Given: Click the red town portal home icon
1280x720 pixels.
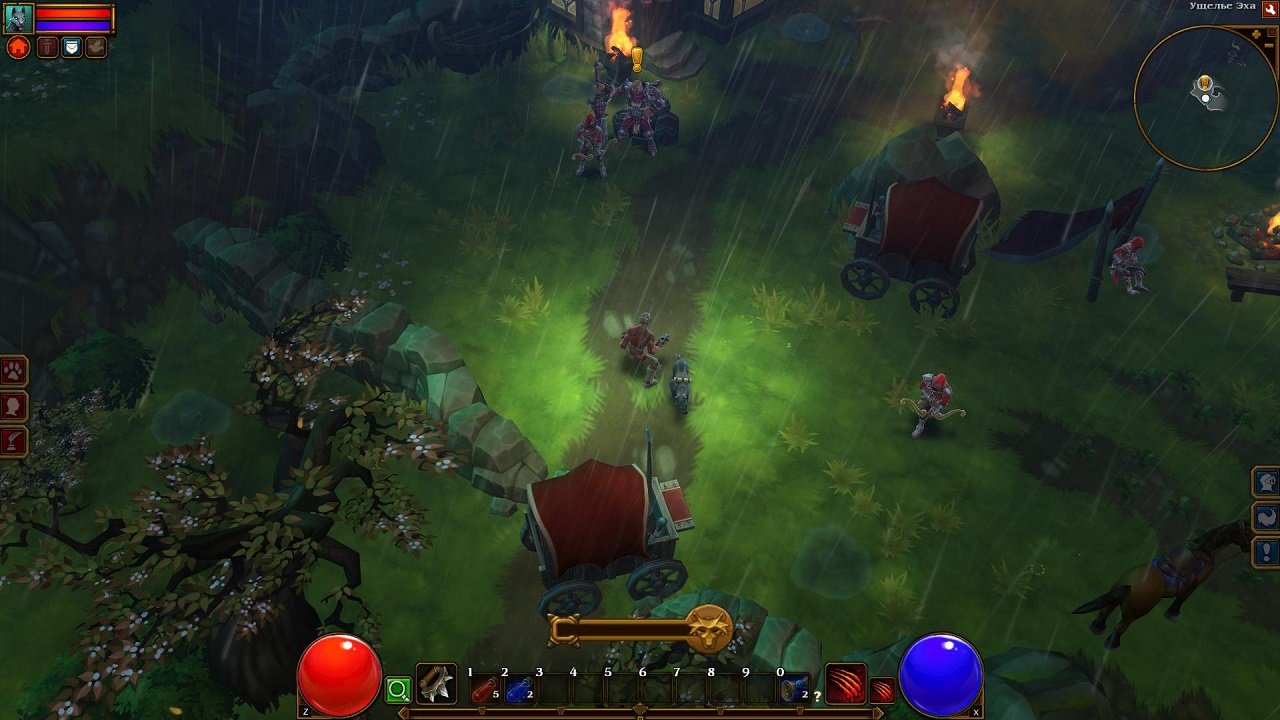Looking at the screenshot, I should (x=18, y=46).
